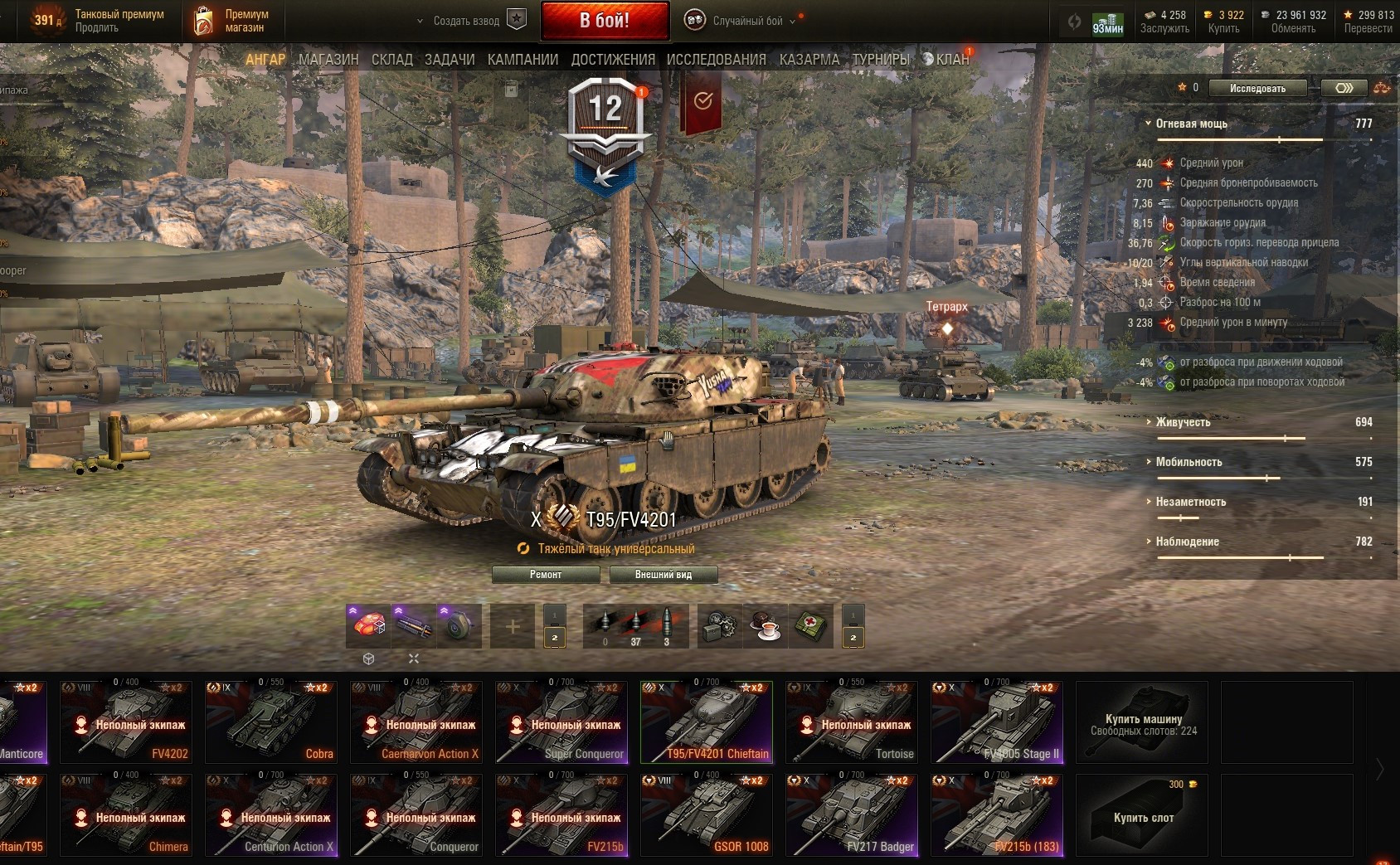Open the Турниры tab
This screenshot has height=865, width=1400.
[x=881, y=60]
